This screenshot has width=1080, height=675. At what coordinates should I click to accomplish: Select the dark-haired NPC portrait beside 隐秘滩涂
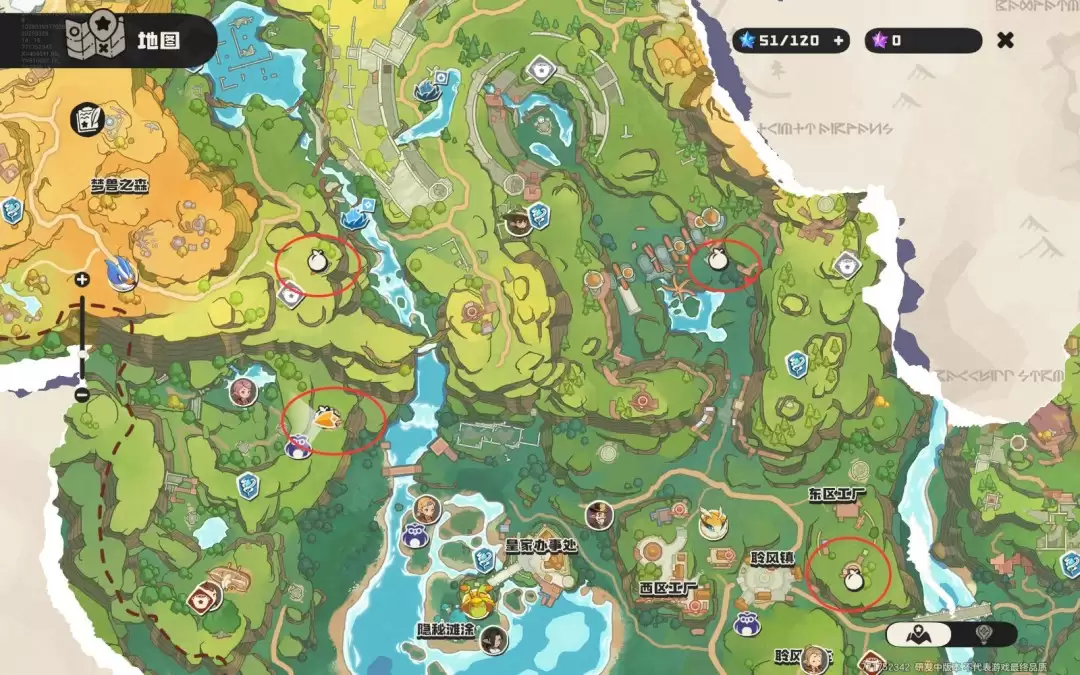493,640
